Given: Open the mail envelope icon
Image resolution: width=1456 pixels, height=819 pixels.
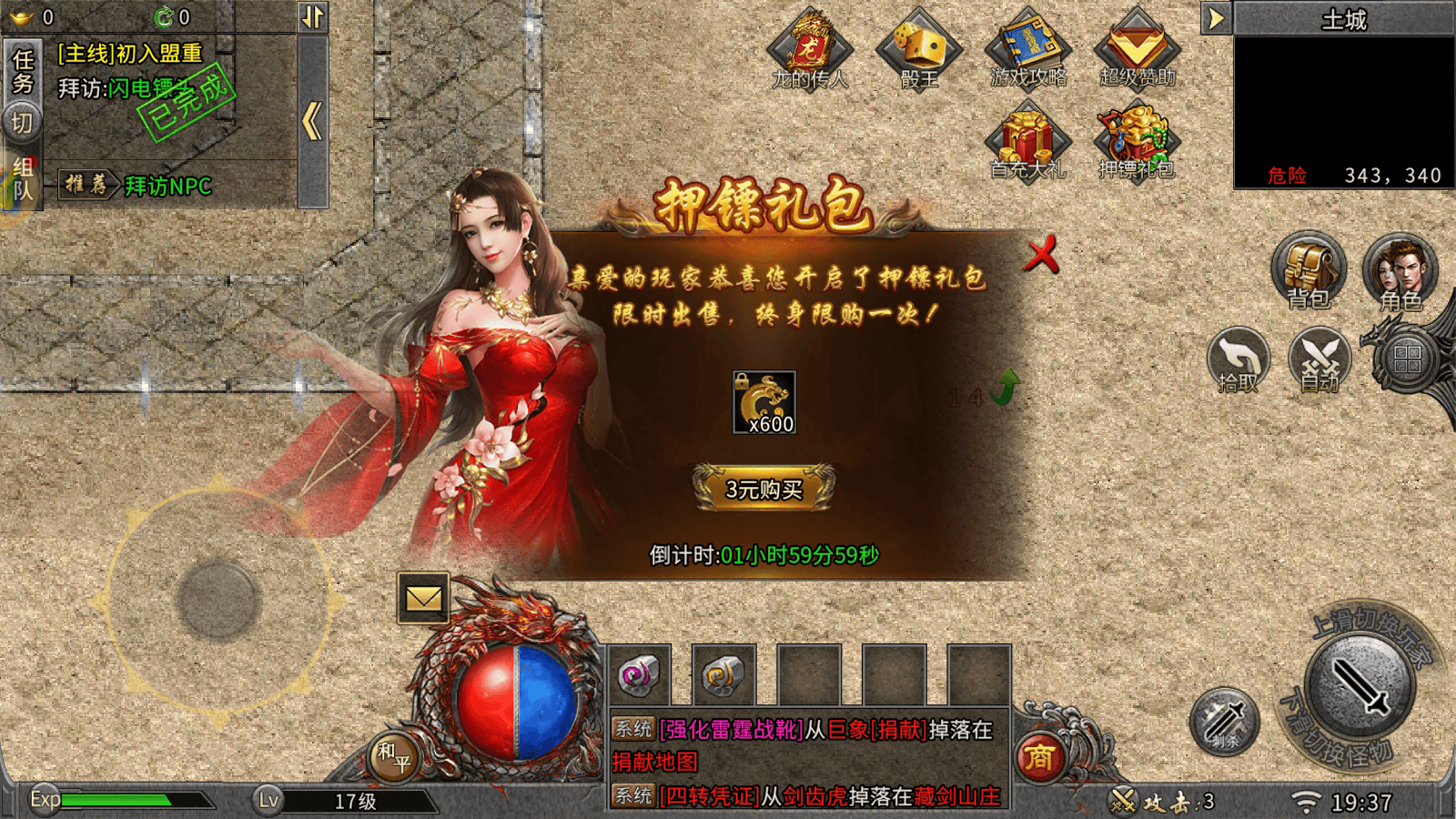Looking at the screenshot, I should (x=423, y=598).
